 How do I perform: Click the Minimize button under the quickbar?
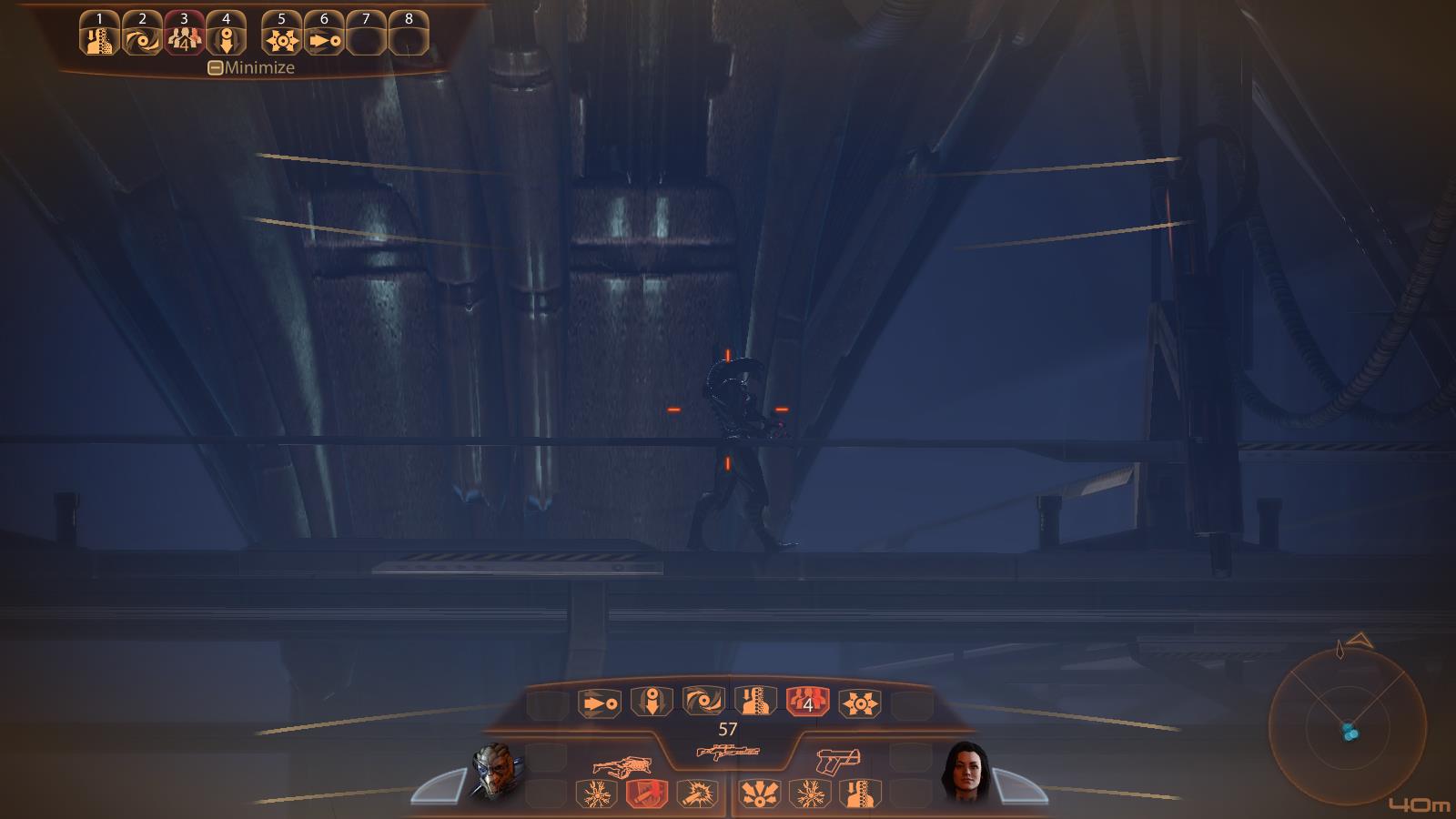[251, 67]
